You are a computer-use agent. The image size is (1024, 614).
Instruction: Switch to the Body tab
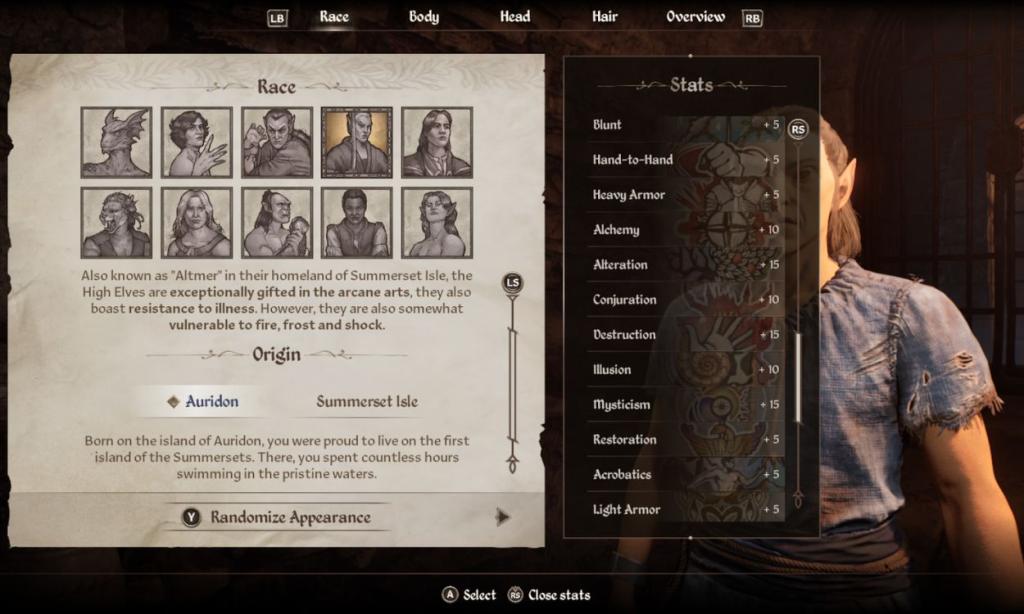click(423, 17)
